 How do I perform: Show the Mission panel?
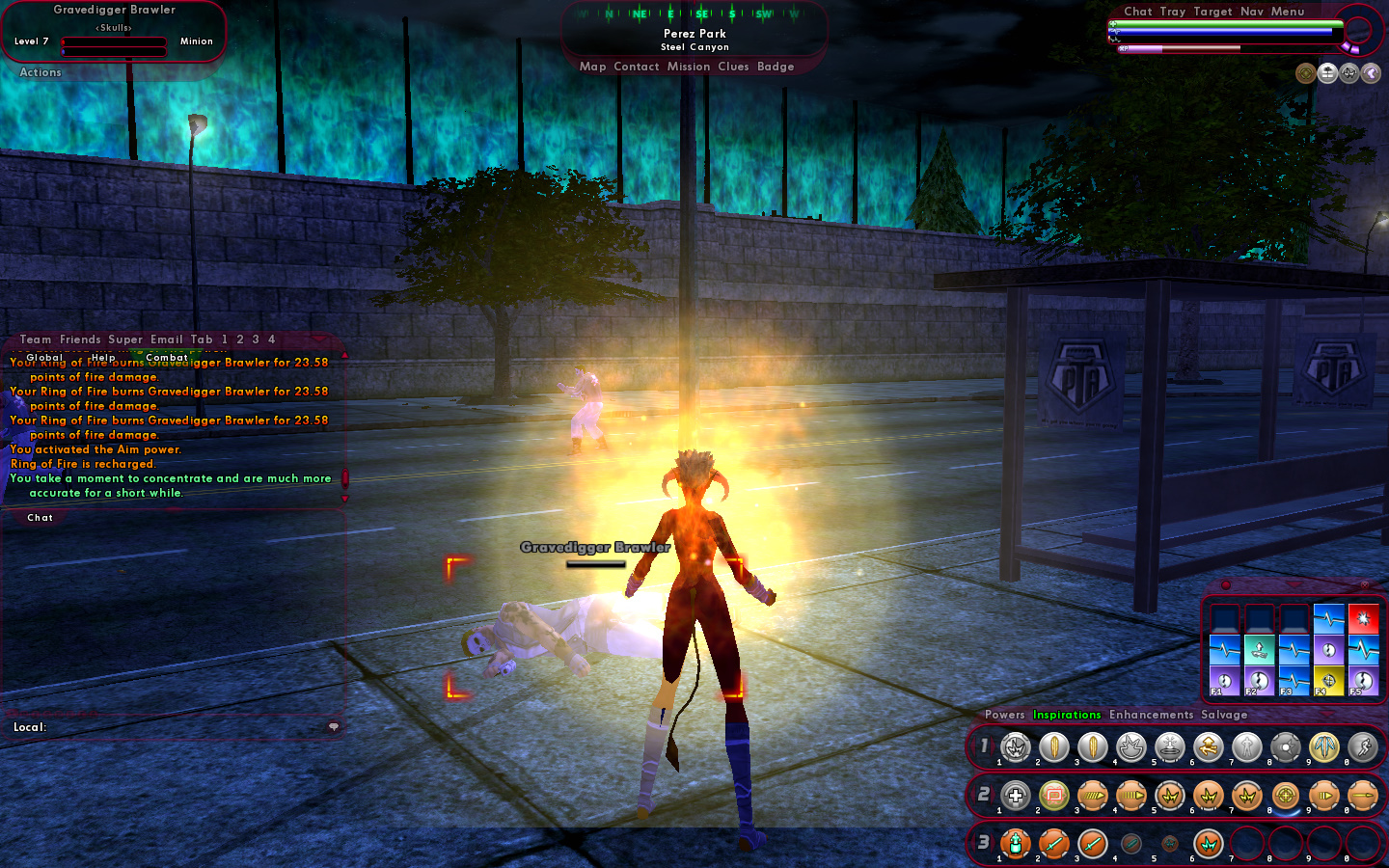688,67
